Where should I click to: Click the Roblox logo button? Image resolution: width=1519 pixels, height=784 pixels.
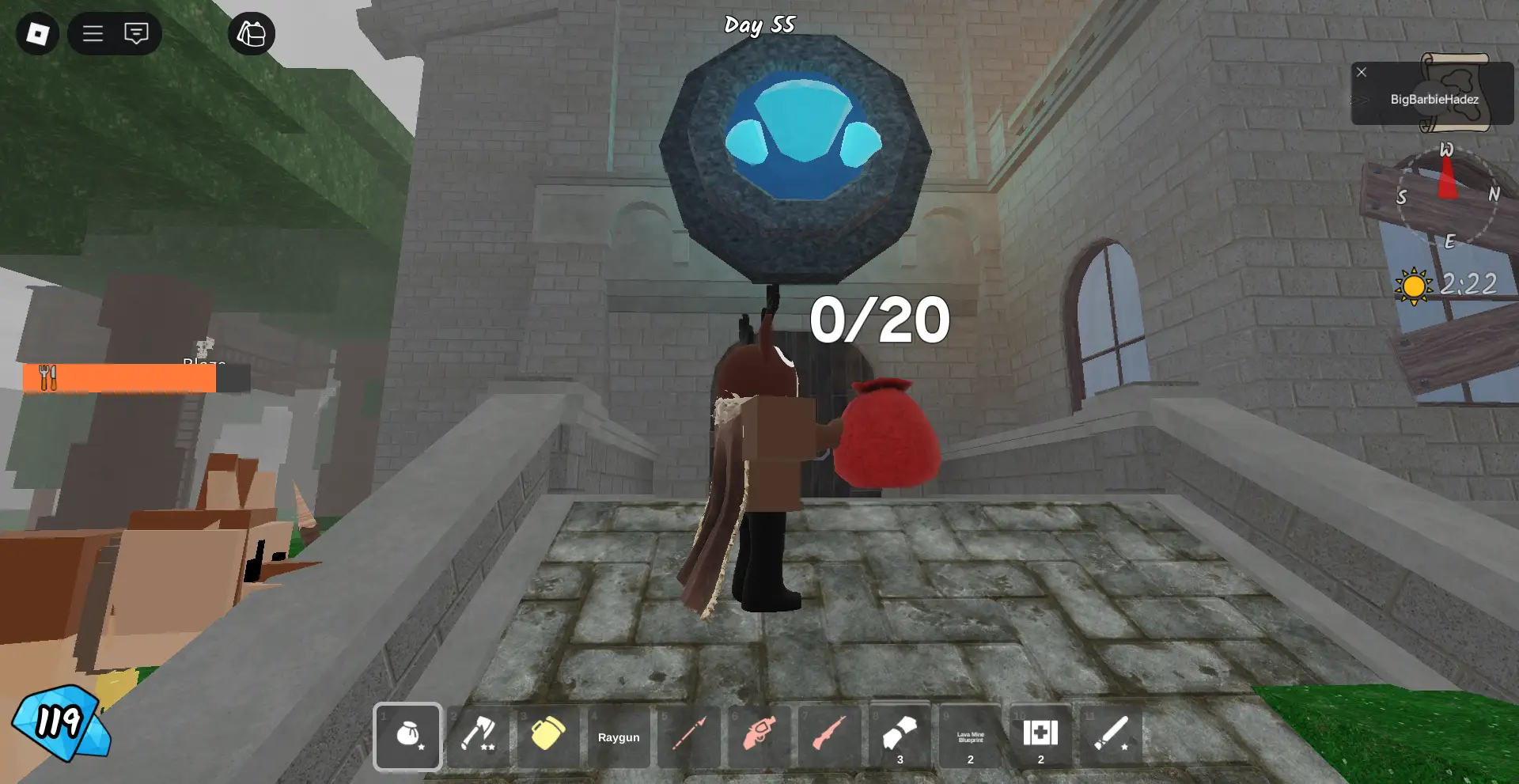pyautogui.click(x=37, y=33)
